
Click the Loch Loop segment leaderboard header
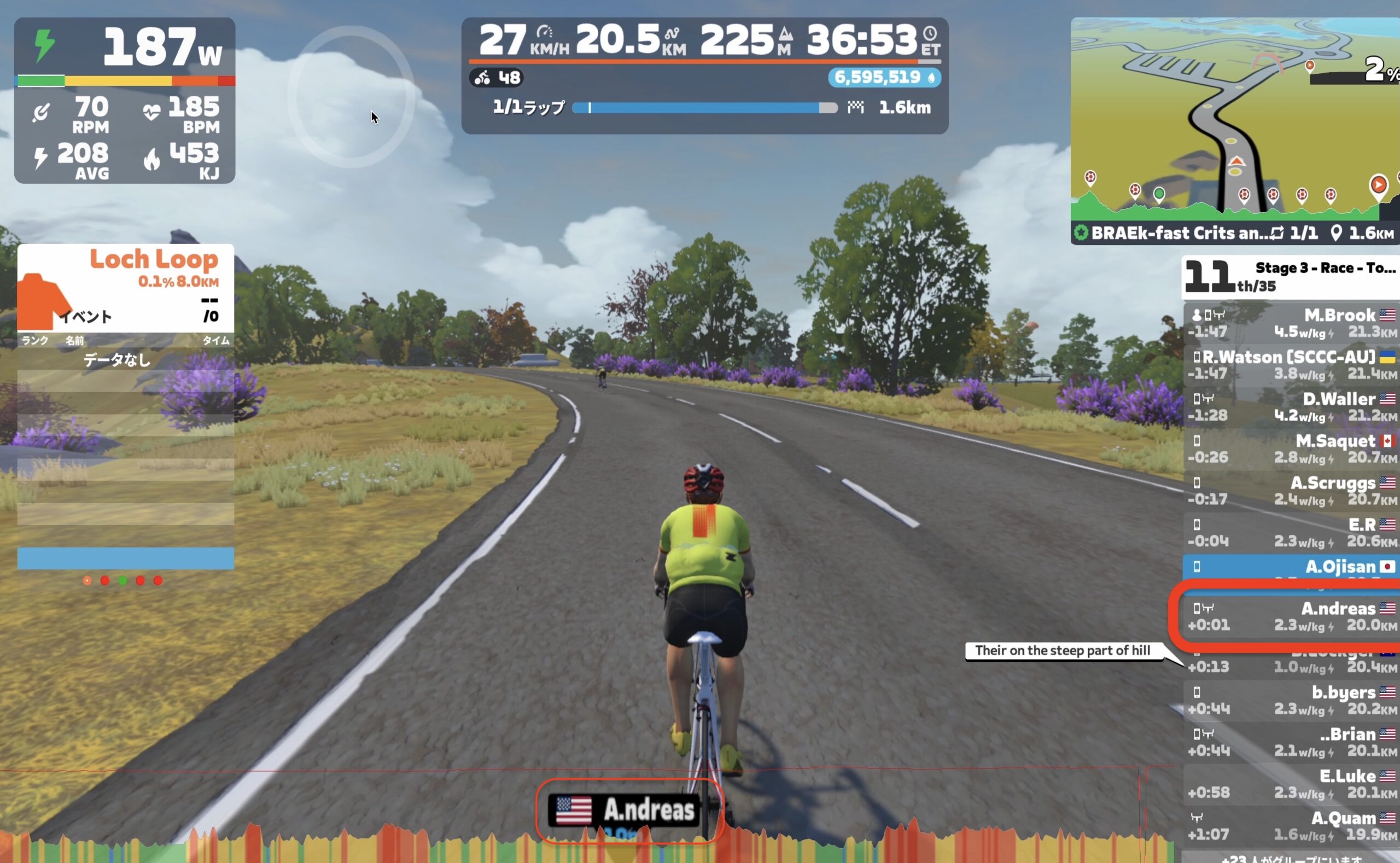point(126,288)
